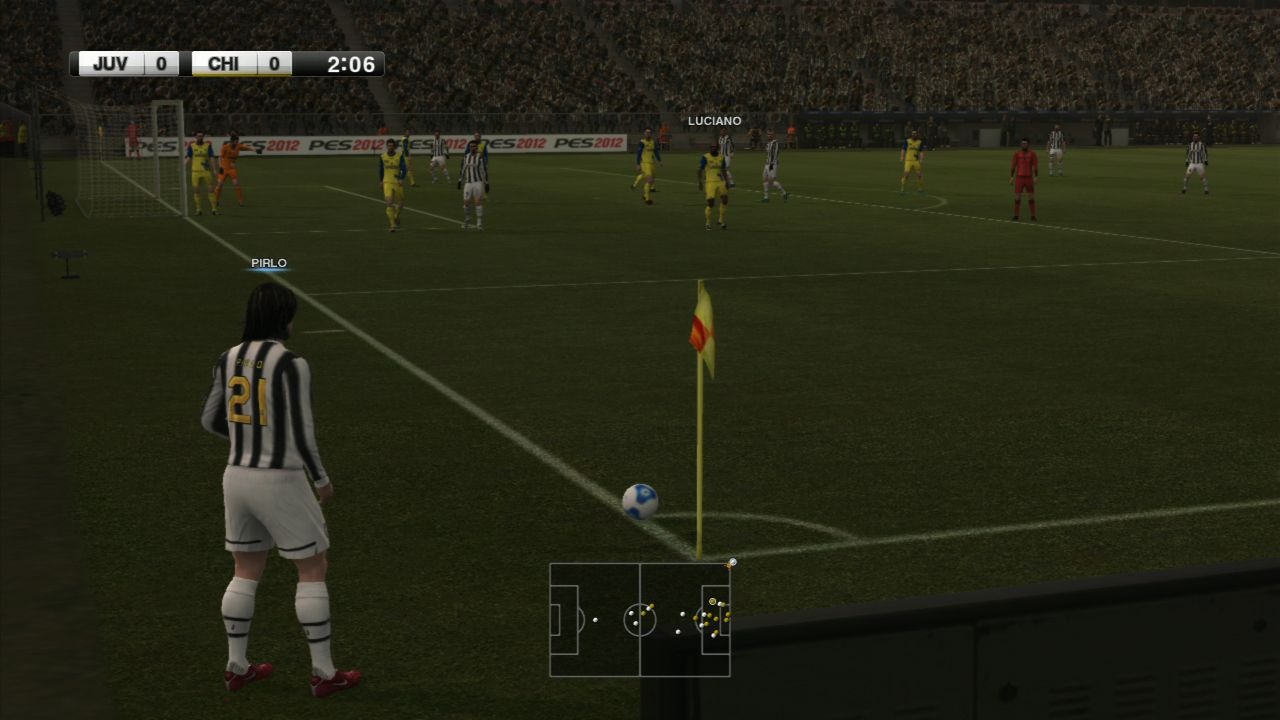Expand the radar minimap at the bottom
The image size is (1280, 720).
pos(640,620)
